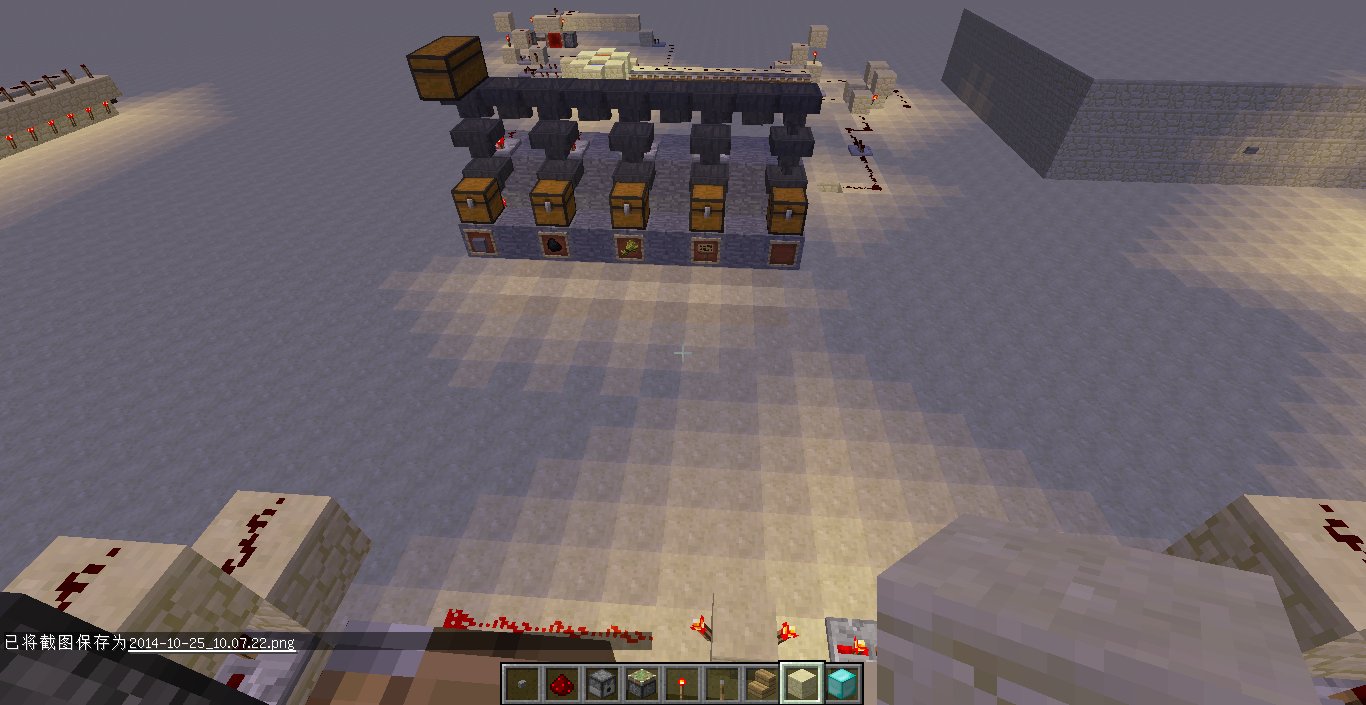Select the wooden stairs hotbar slot
The height and width of the screenshot is (705, 1366).
click(761, 684)
